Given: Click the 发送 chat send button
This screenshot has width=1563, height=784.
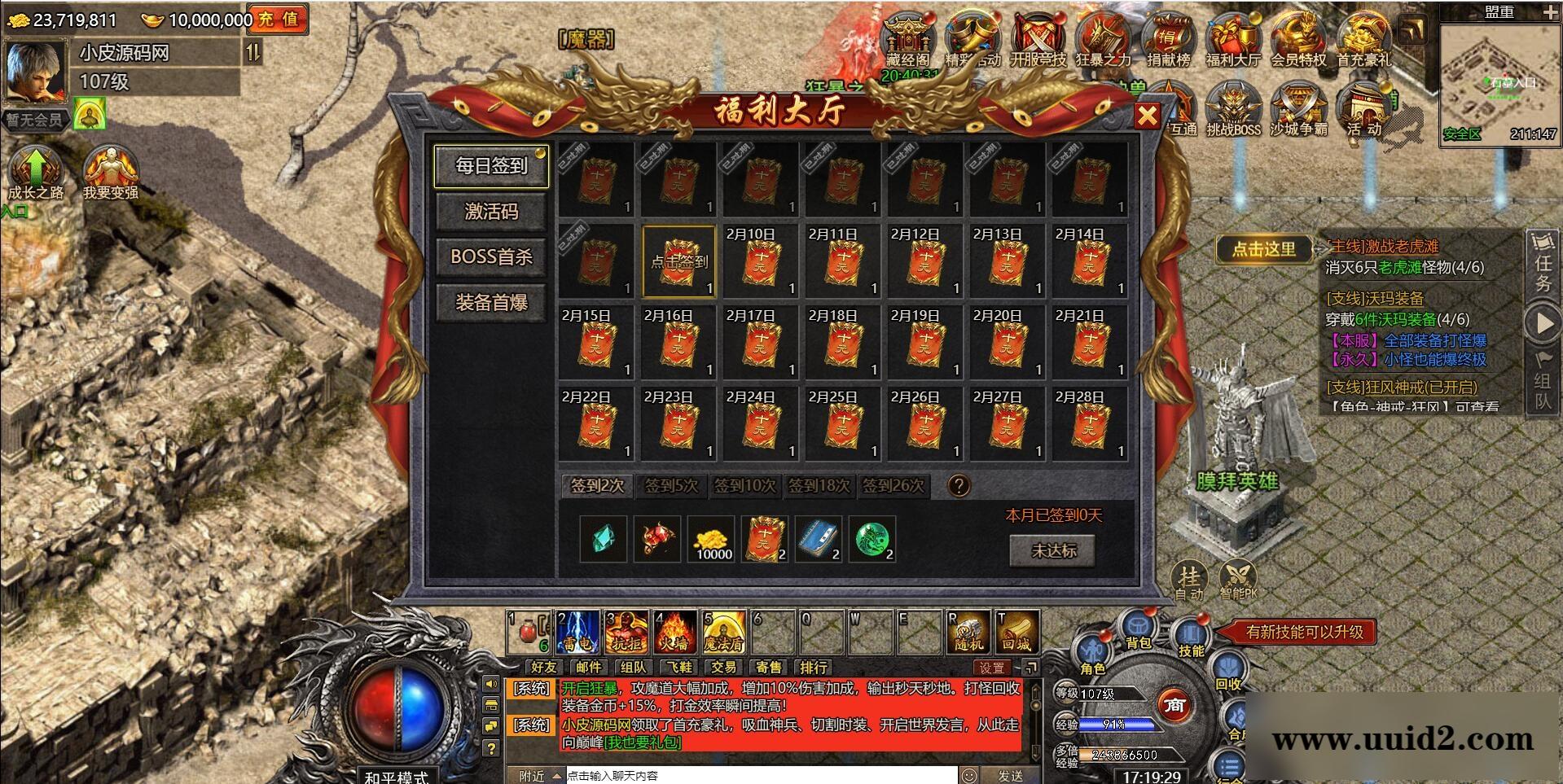Looking at the screenshot, I should click(x=1009, y=776).
